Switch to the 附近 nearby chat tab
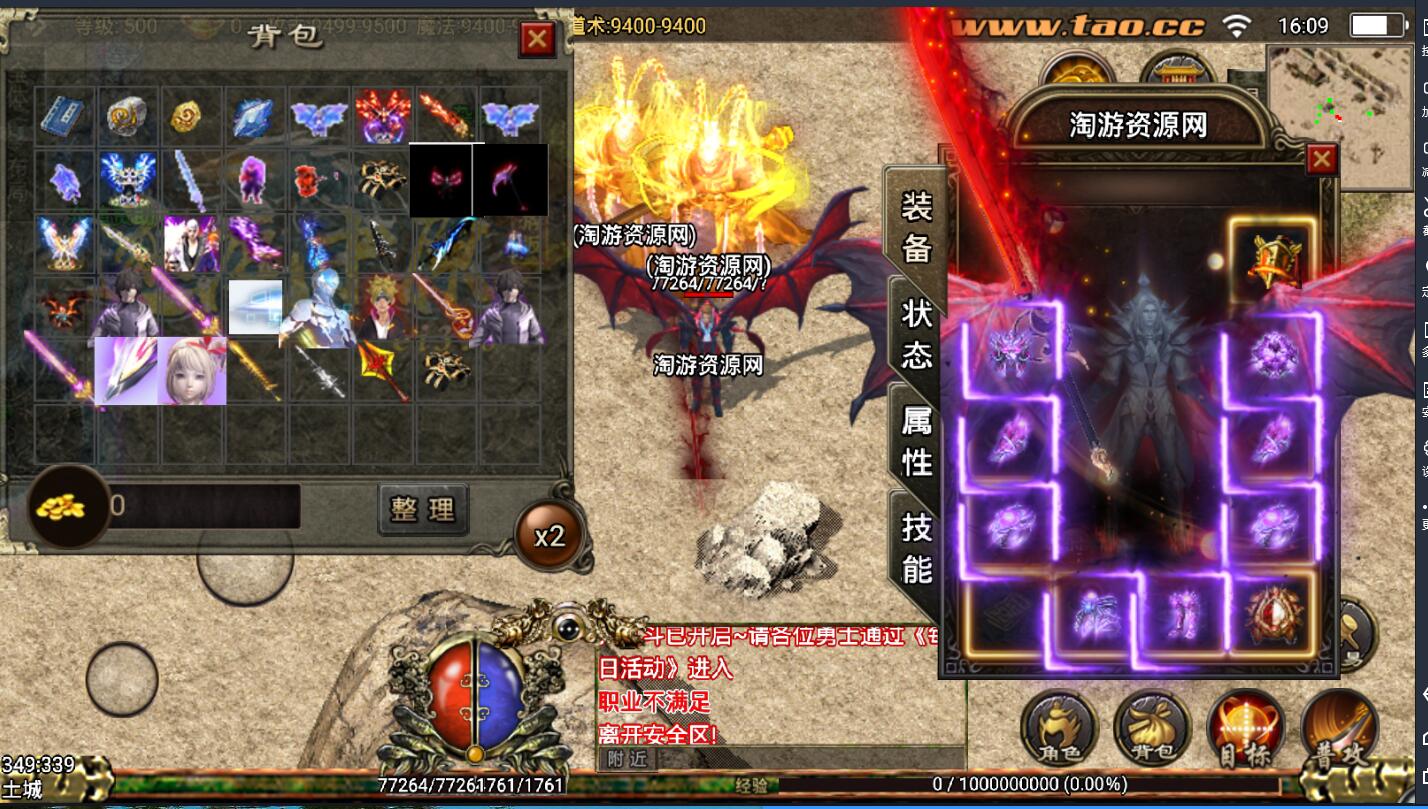 tap(627, 758)
